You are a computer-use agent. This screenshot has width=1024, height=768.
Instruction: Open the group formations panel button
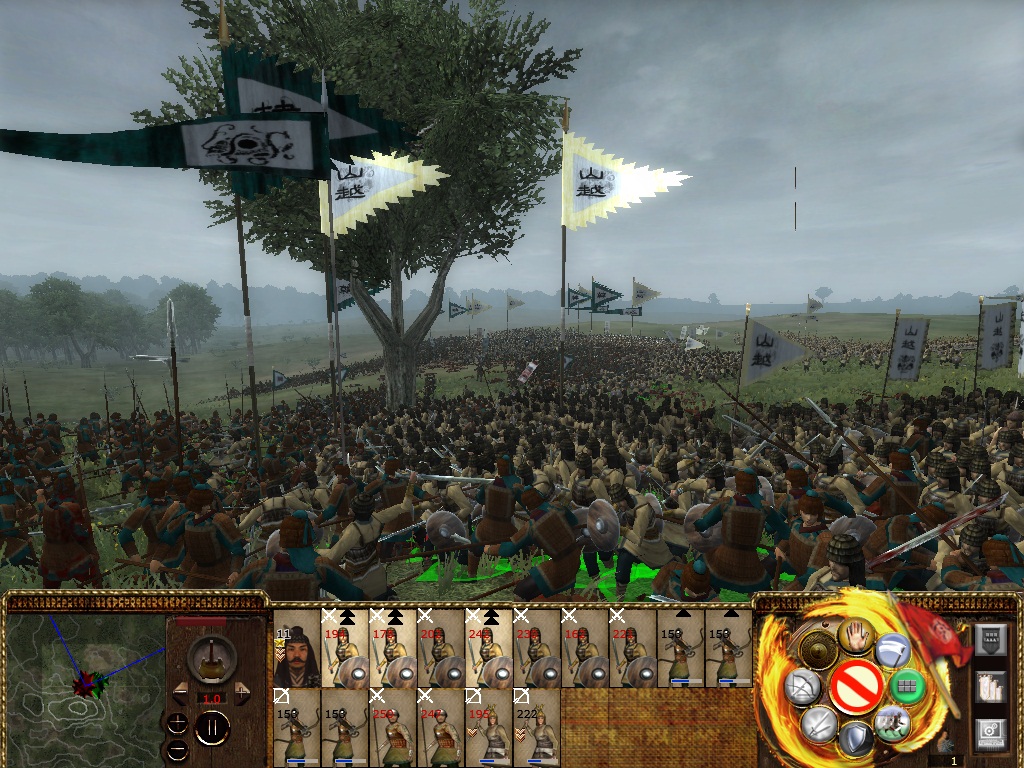pyautogui.click(x=989, y=685)
